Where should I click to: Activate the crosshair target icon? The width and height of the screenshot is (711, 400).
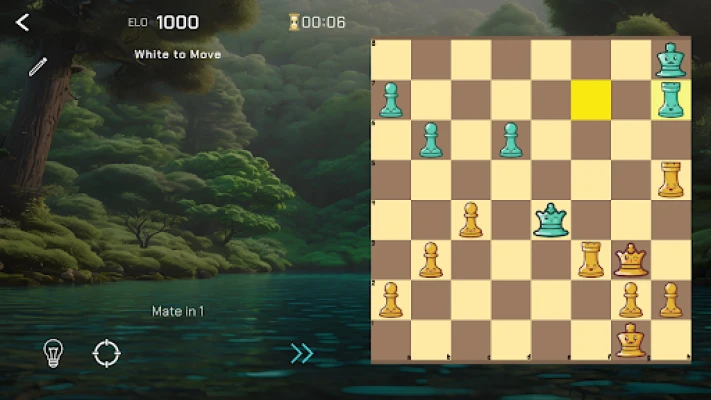coord(106,352)
